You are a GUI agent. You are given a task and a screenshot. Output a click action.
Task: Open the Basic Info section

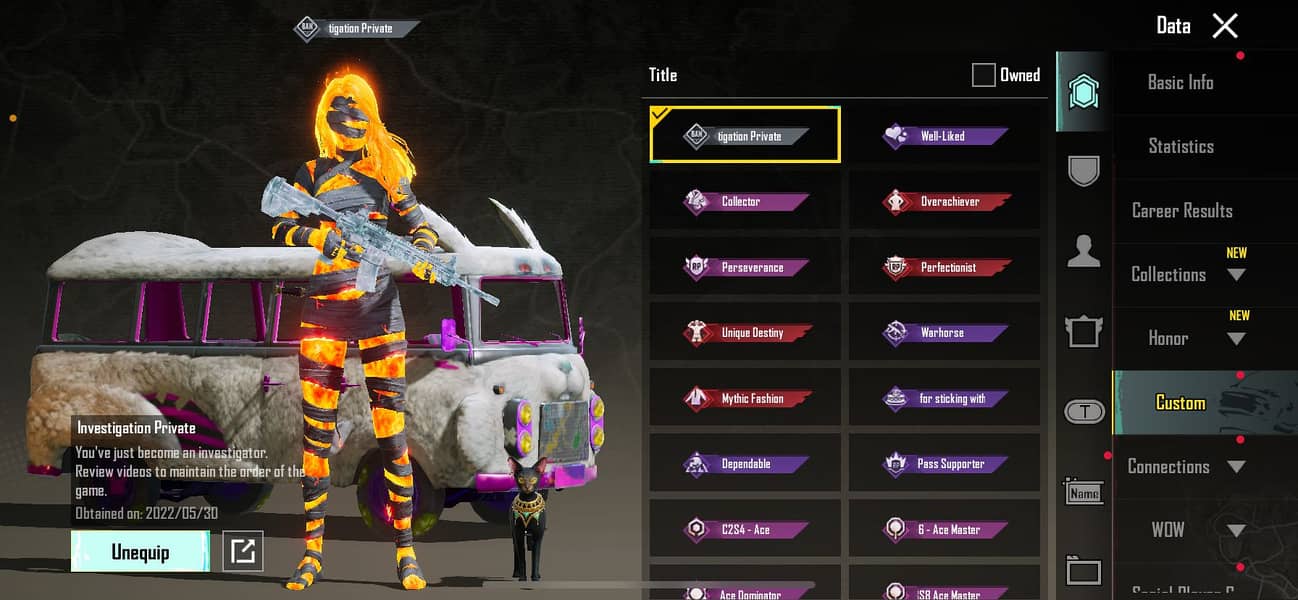pyautogui.click(x=1180, y=83)
